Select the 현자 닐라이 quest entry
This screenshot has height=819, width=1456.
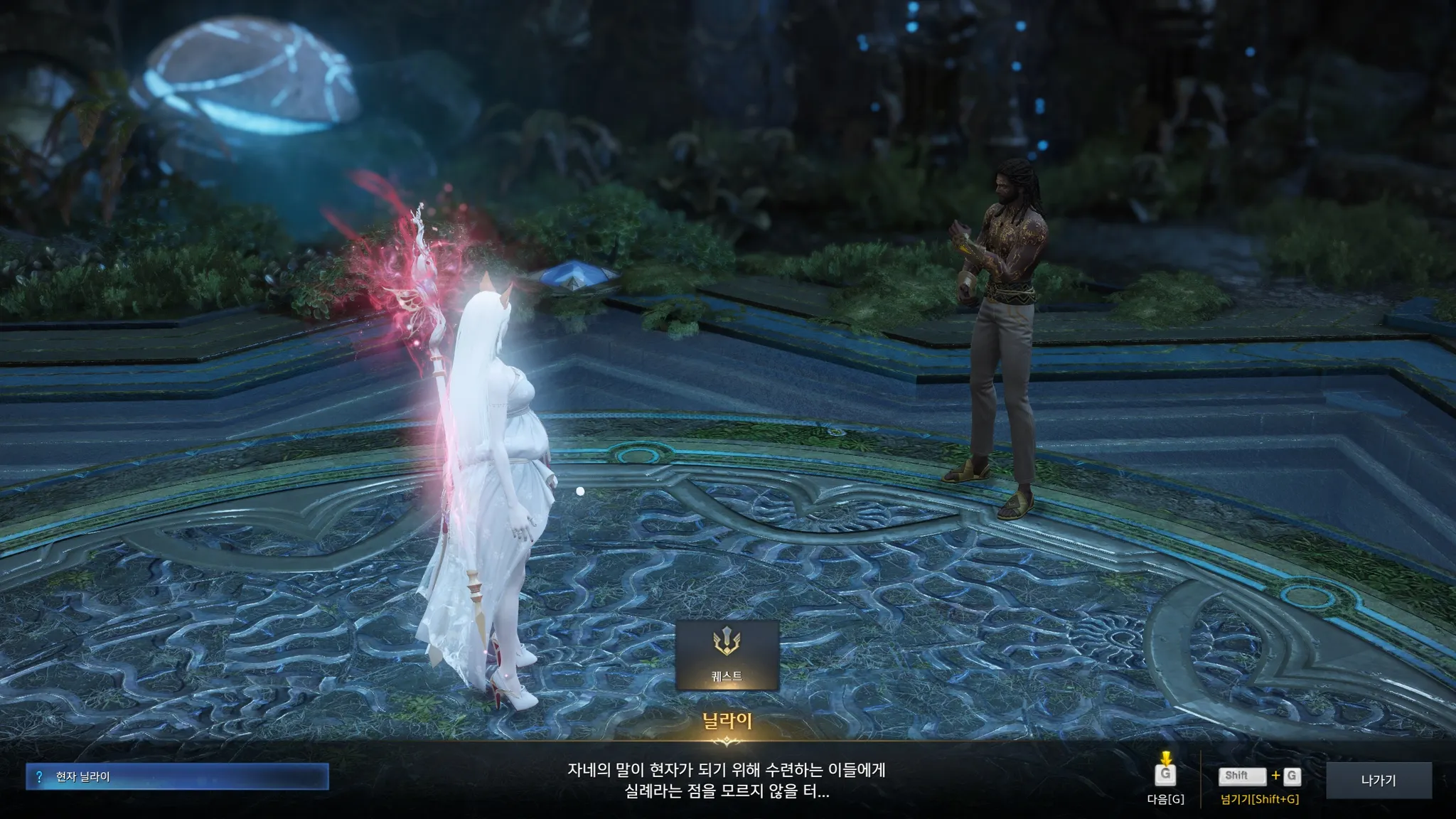coord(177,776)
